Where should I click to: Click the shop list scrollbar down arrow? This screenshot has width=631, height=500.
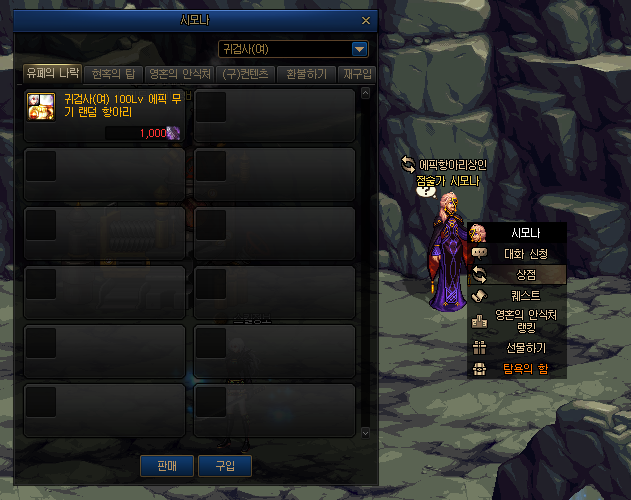pyautogui.click(x=365, y=433)
